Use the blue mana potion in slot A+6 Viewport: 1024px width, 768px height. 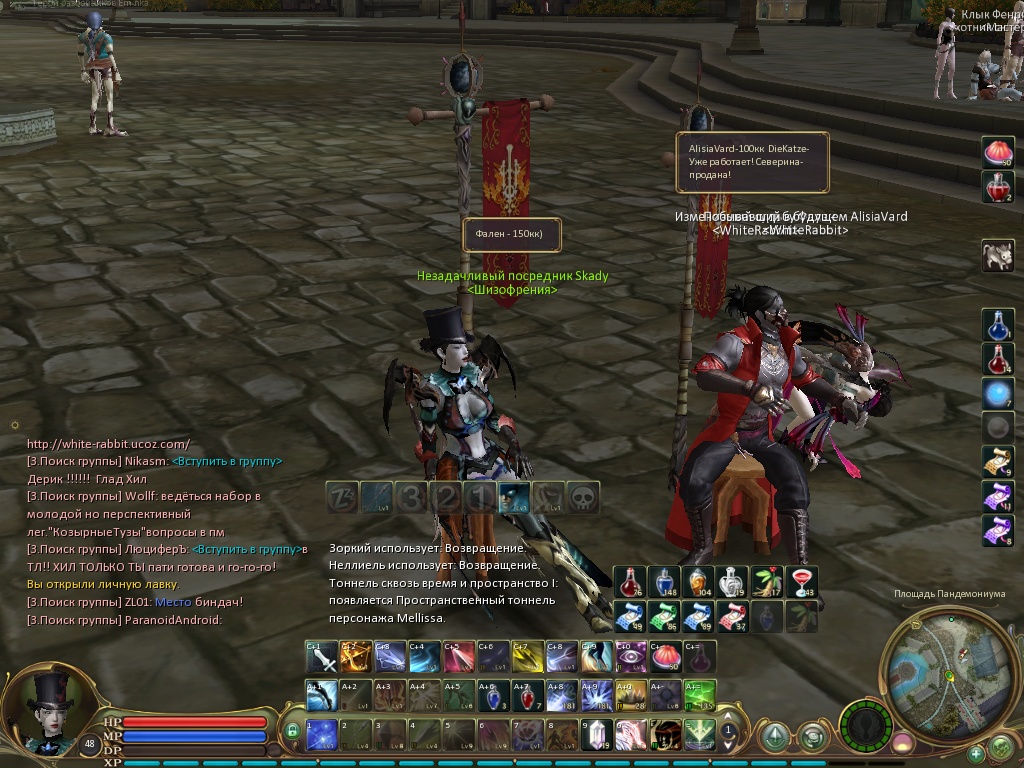[493, 695]
